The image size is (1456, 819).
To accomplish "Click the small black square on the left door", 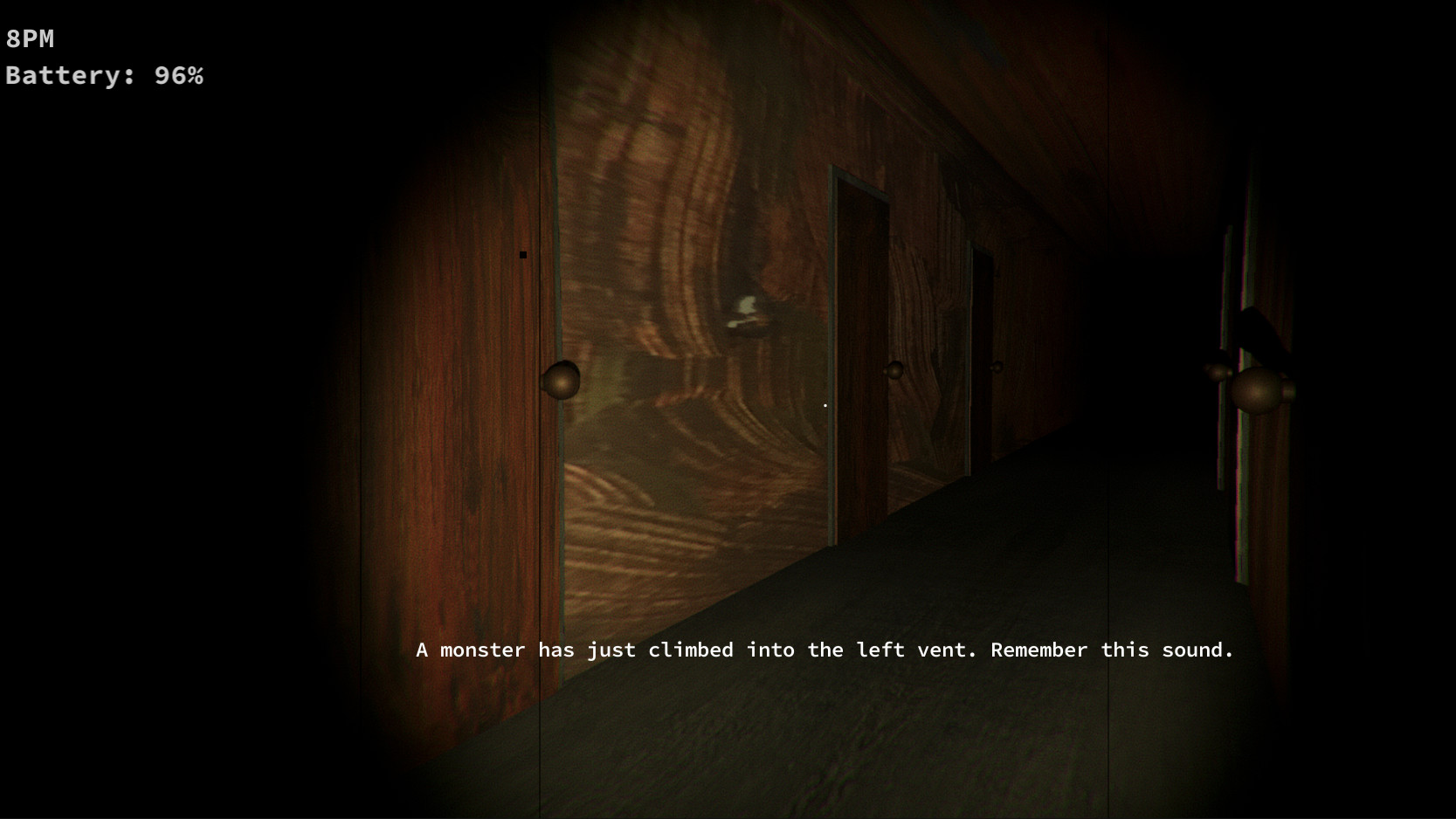I will [x=523, y=254].
